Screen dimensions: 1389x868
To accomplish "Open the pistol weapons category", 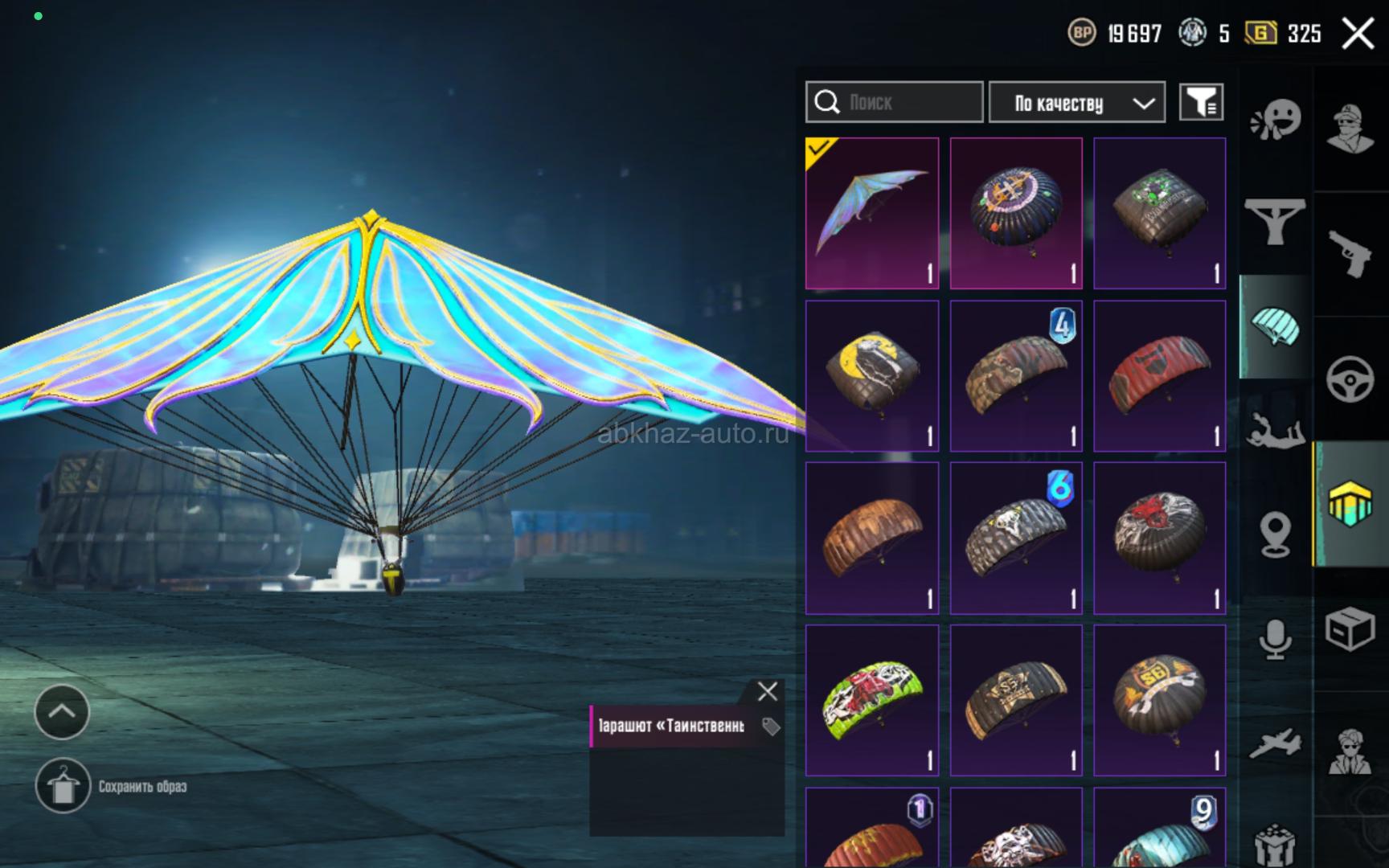I will click(x=1350, y=254).
